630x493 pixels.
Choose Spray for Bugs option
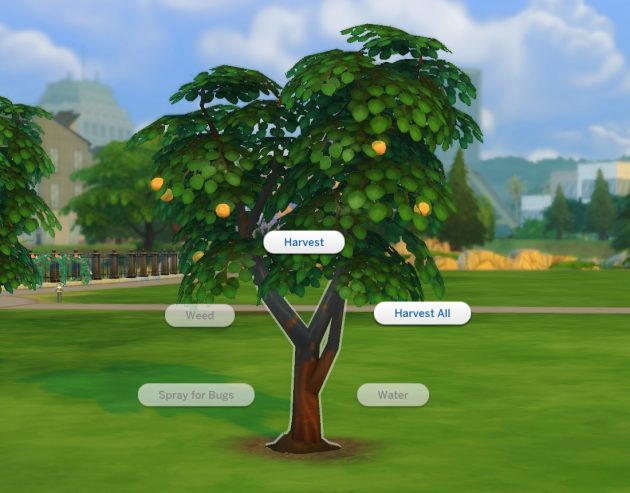[x=196, y=395]
